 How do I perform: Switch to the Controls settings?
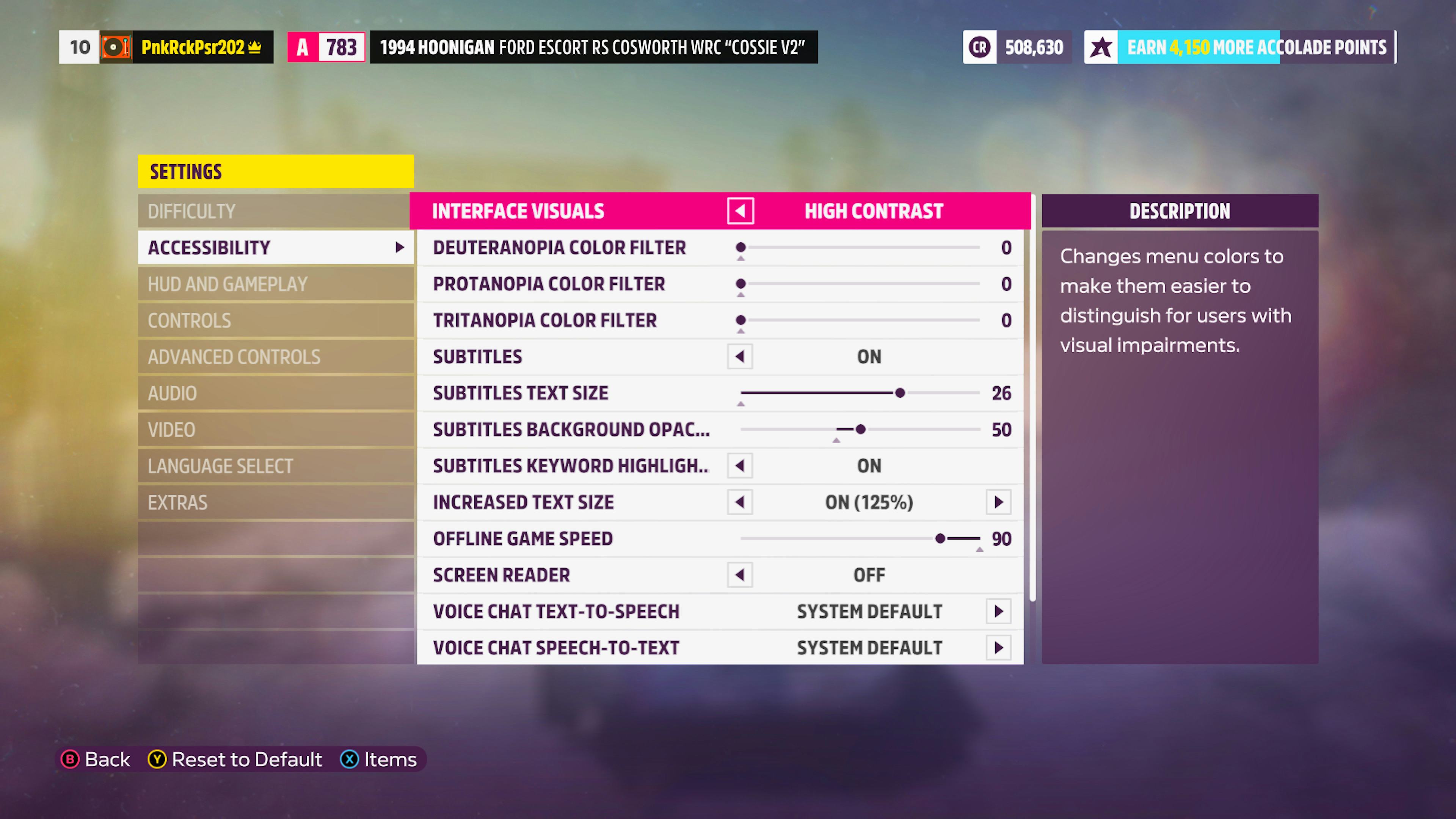pyautogui.click(x=275, y=320)
